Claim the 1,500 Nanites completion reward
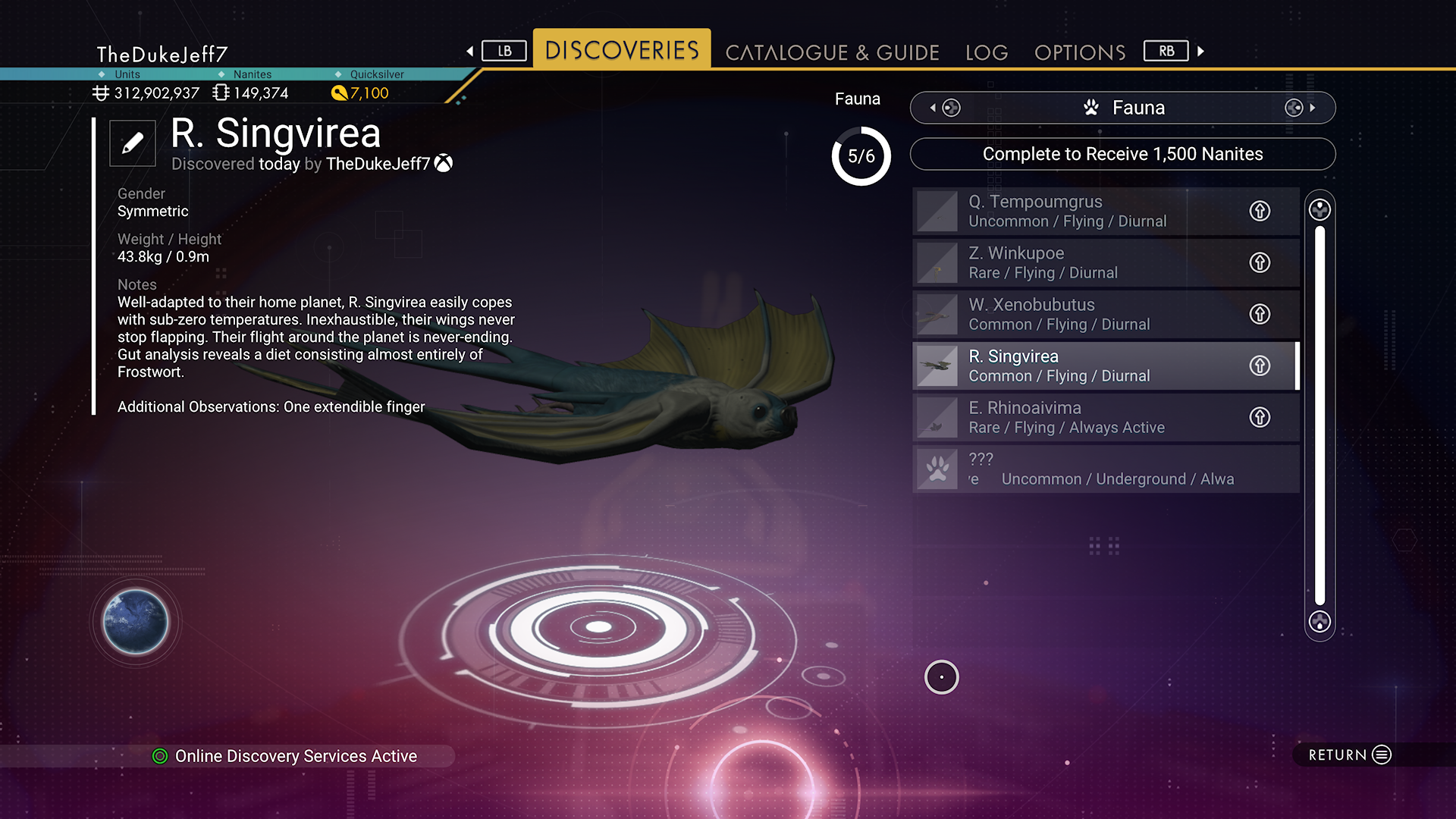1456x819 pixels. (1122, 154)
